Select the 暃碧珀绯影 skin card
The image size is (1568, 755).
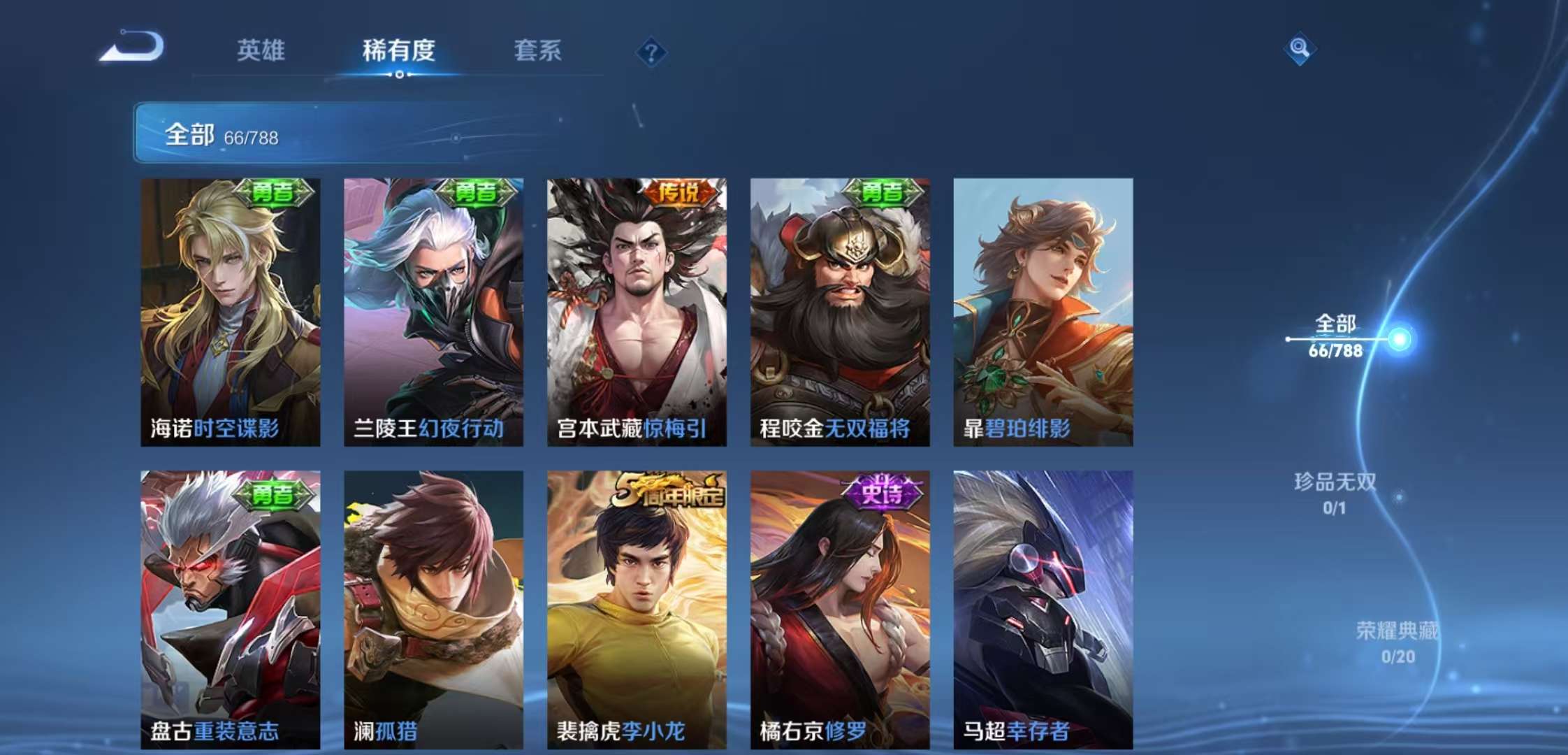(1040, 308)
